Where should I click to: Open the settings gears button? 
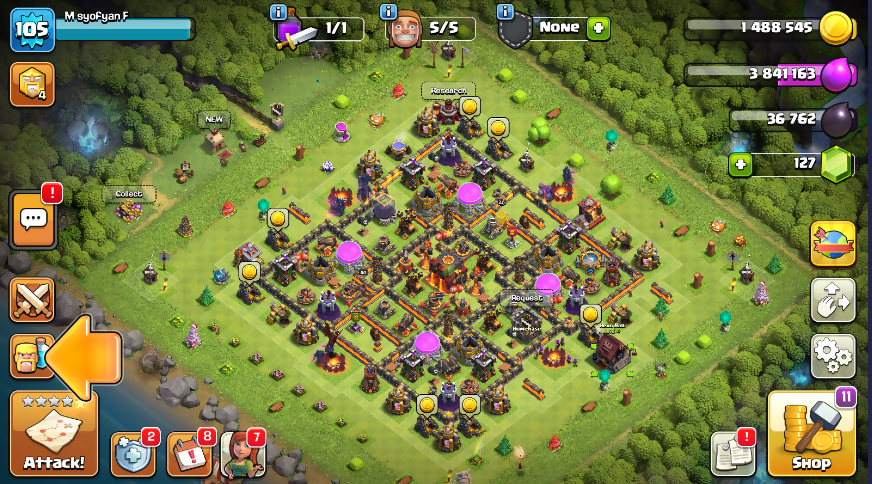tap(832, 355)
